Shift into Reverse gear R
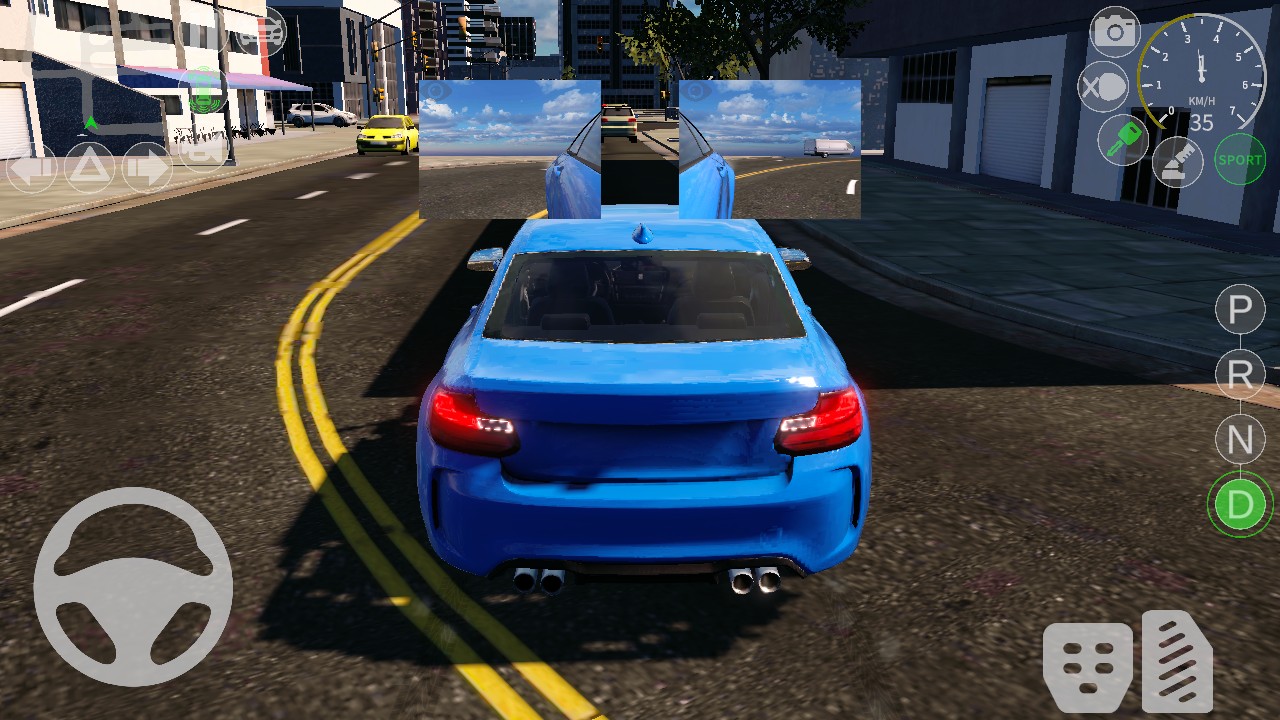The image size is (1280, 720). click(x=1239, y=374)
